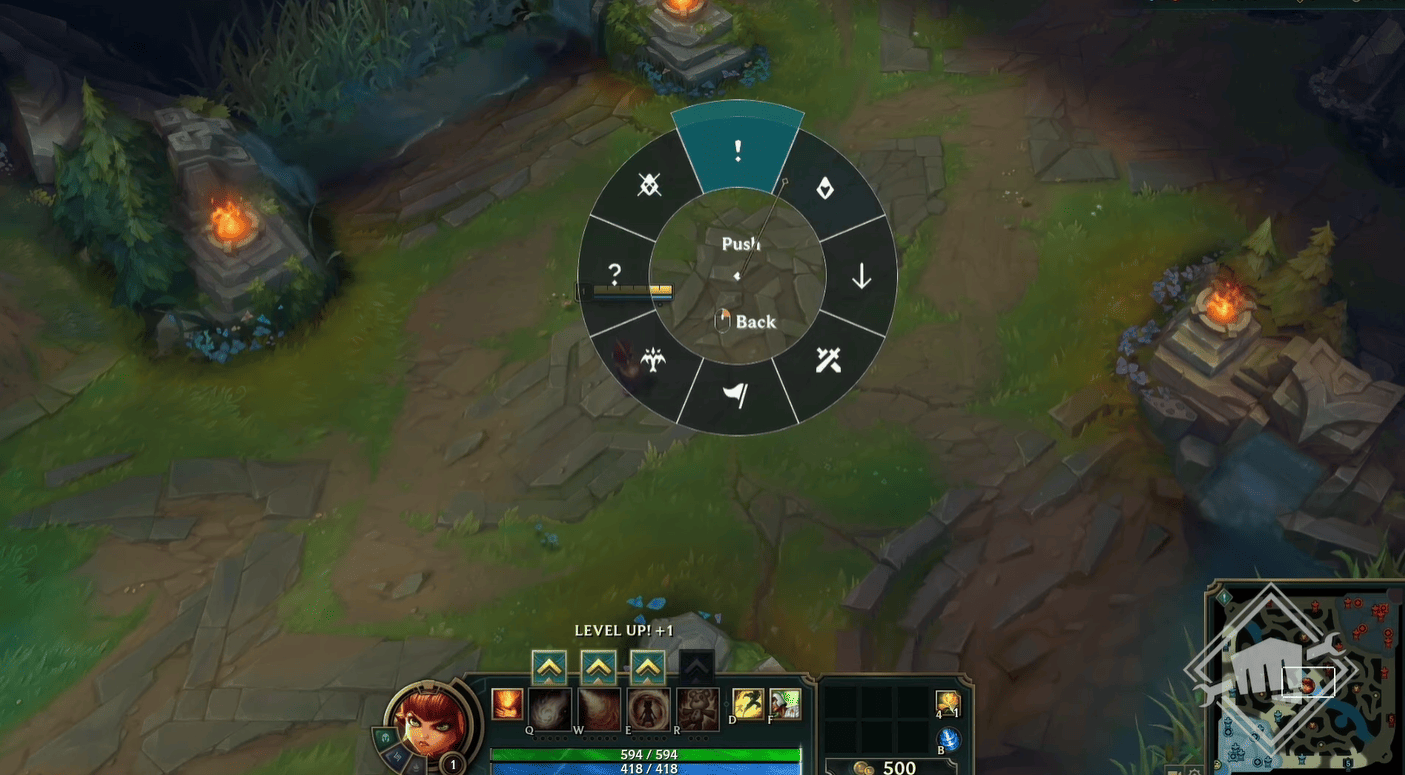1405x775 pixels.
Task: Click the warding trinket with 4 charges
Action: click(948, 703)
